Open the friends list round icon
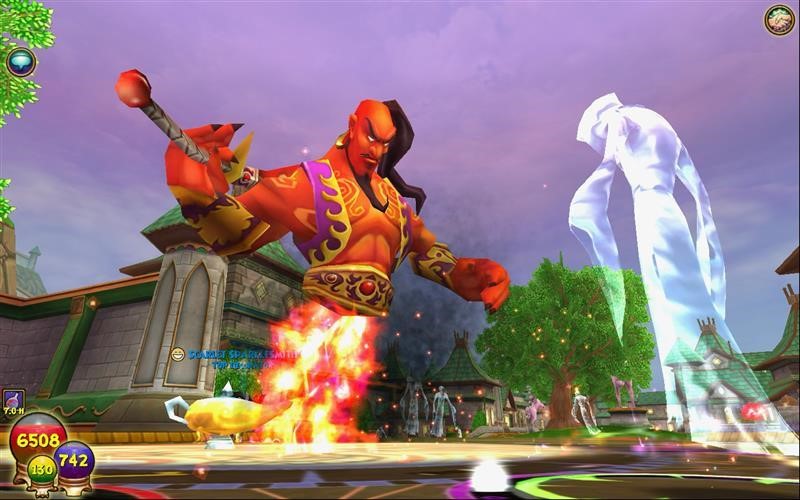Screen dimensions: 800x500 [779, 20]
